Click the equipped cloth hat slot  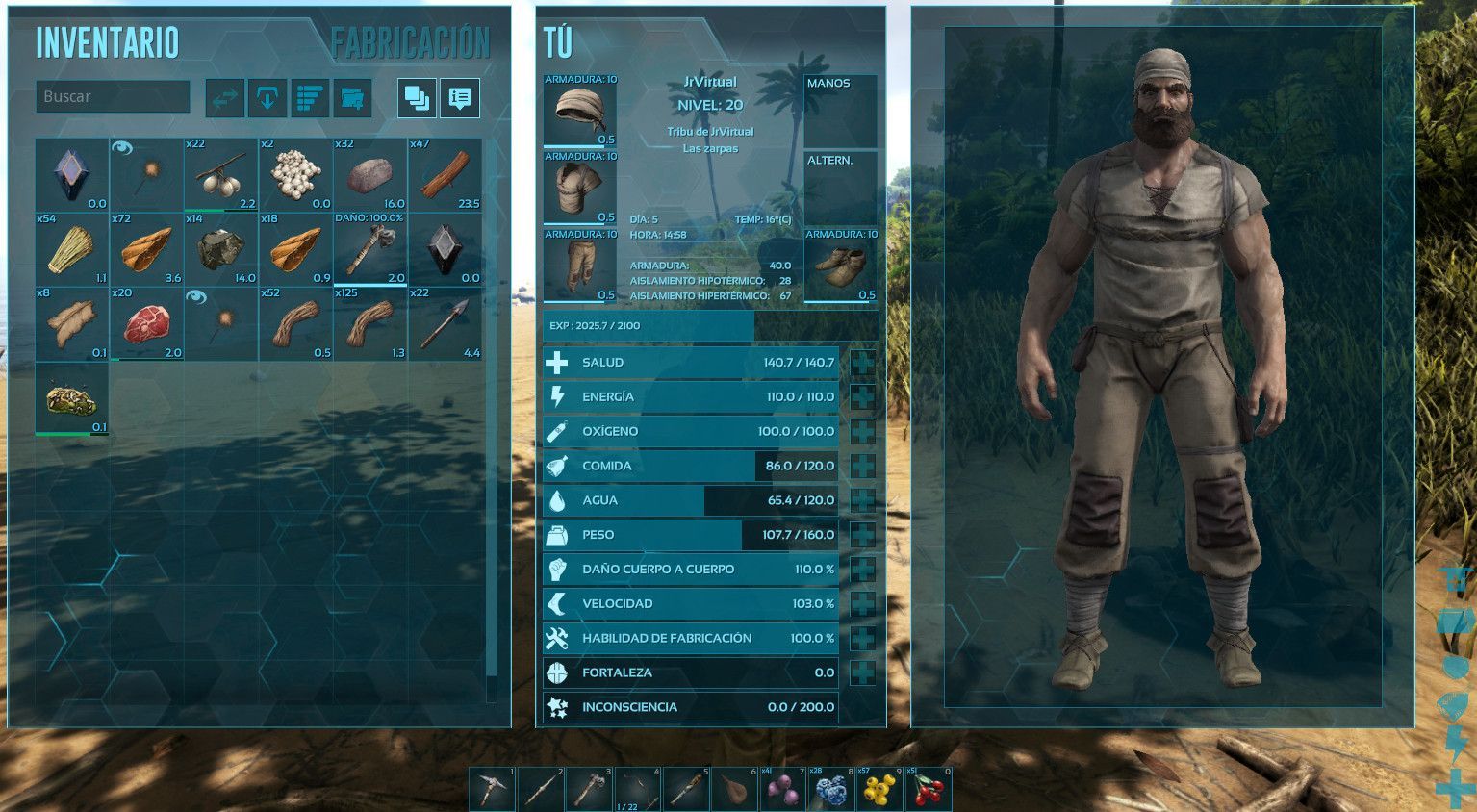580,112
